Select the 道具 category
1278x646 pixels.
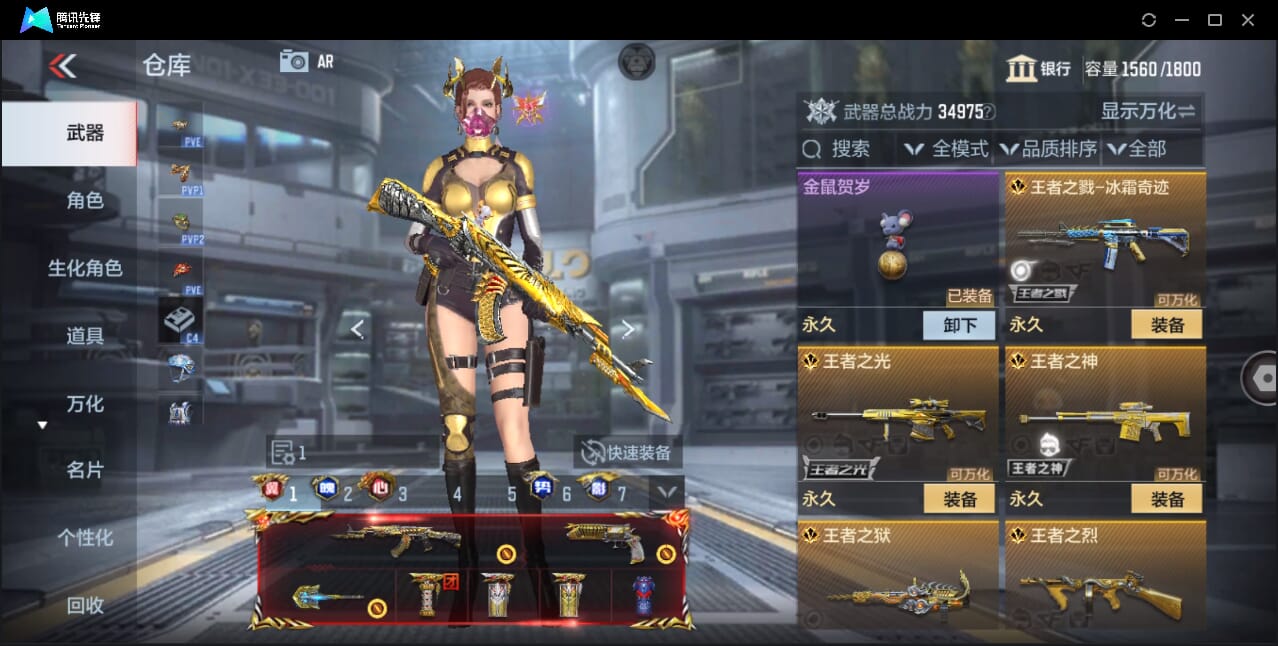pos(85,336)
